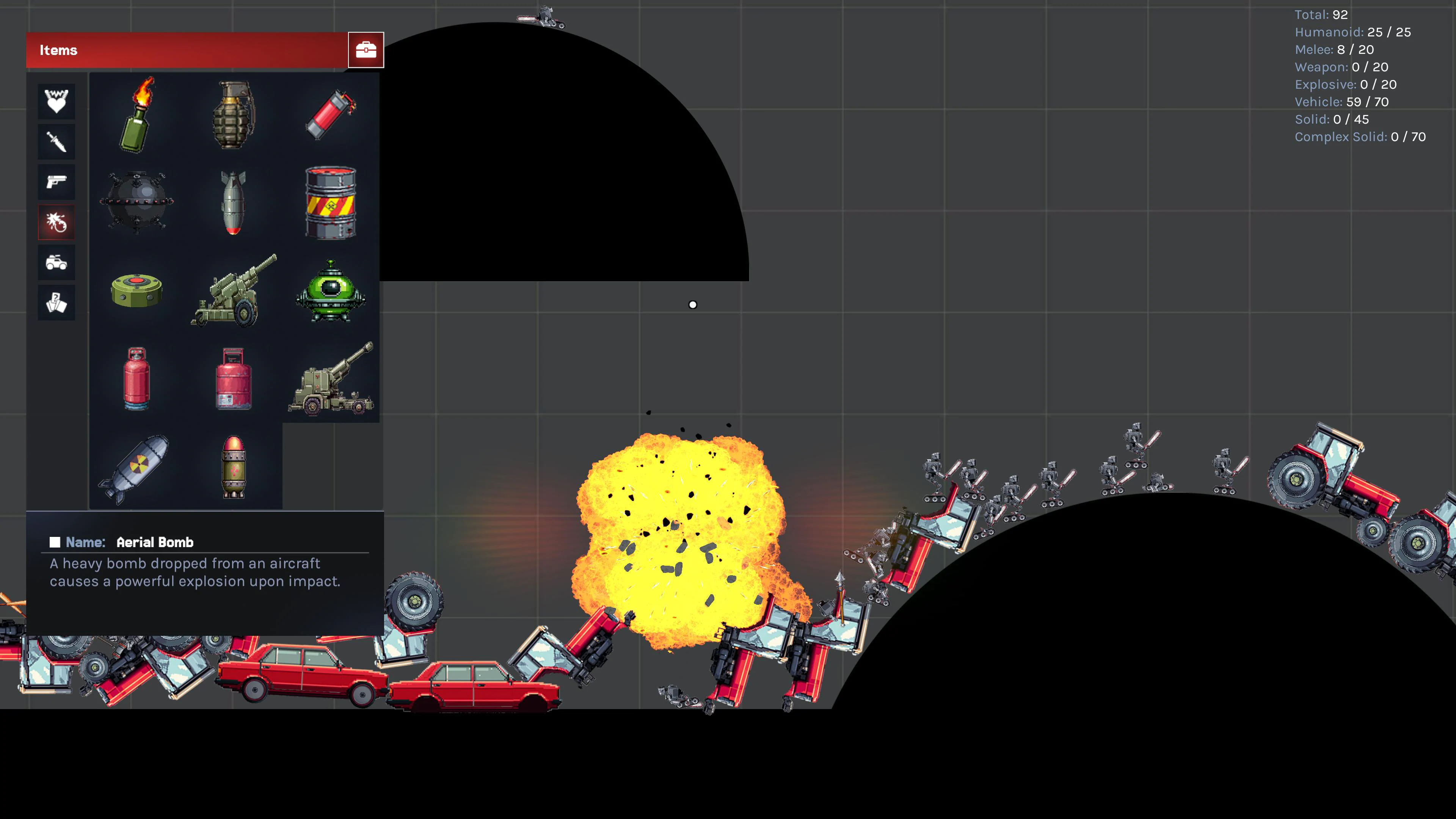Select the nuclear bomb item
1456x819 pixels.
136,466
